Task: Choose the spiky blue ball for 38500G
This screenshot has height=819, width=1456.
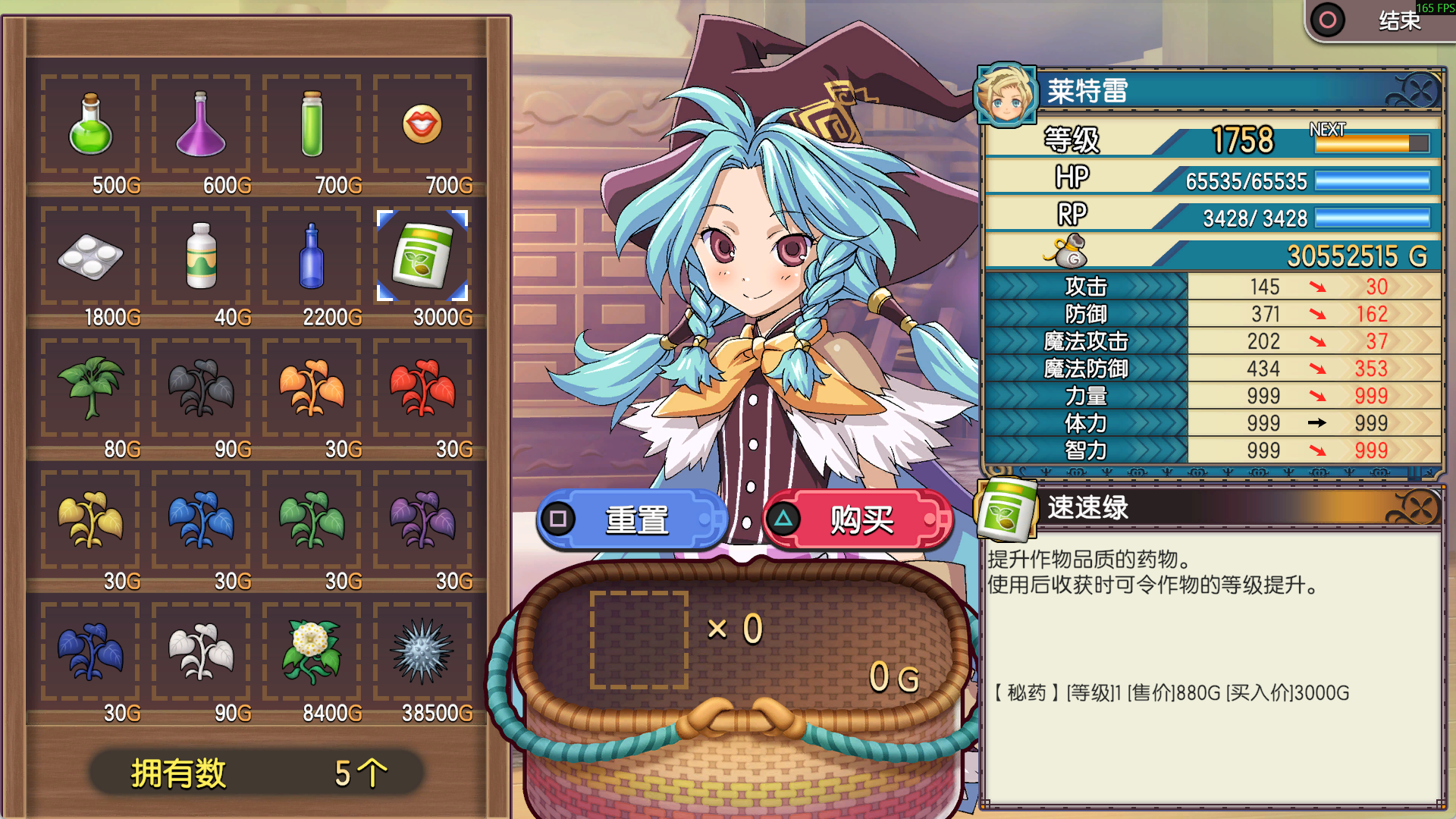Action: (x=422, y=653)
